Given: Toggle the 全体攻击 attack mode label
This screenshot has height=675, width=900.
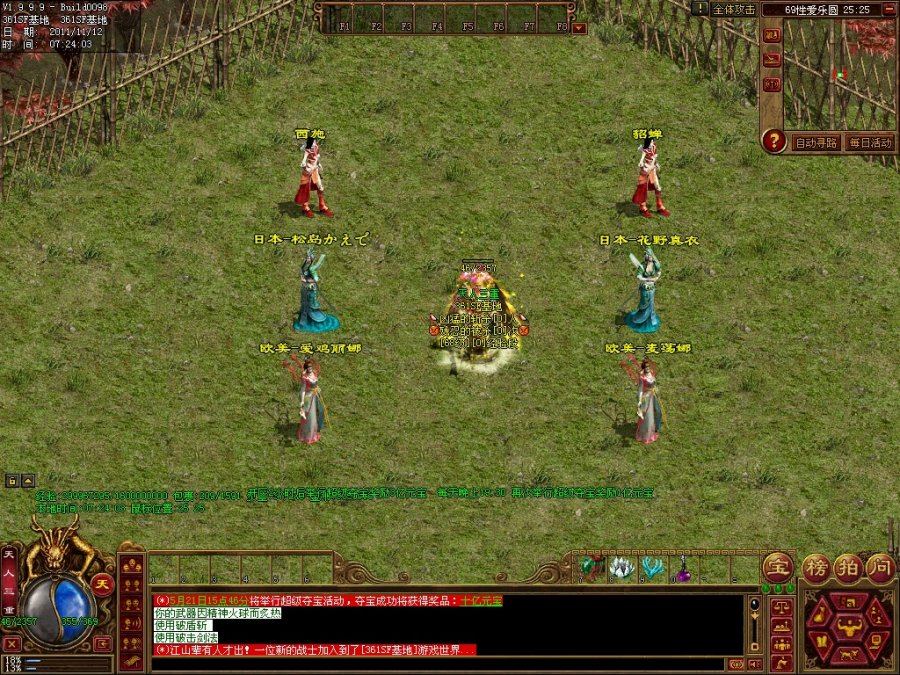Looking at the screenshot, I should click(x=734, y=9).
